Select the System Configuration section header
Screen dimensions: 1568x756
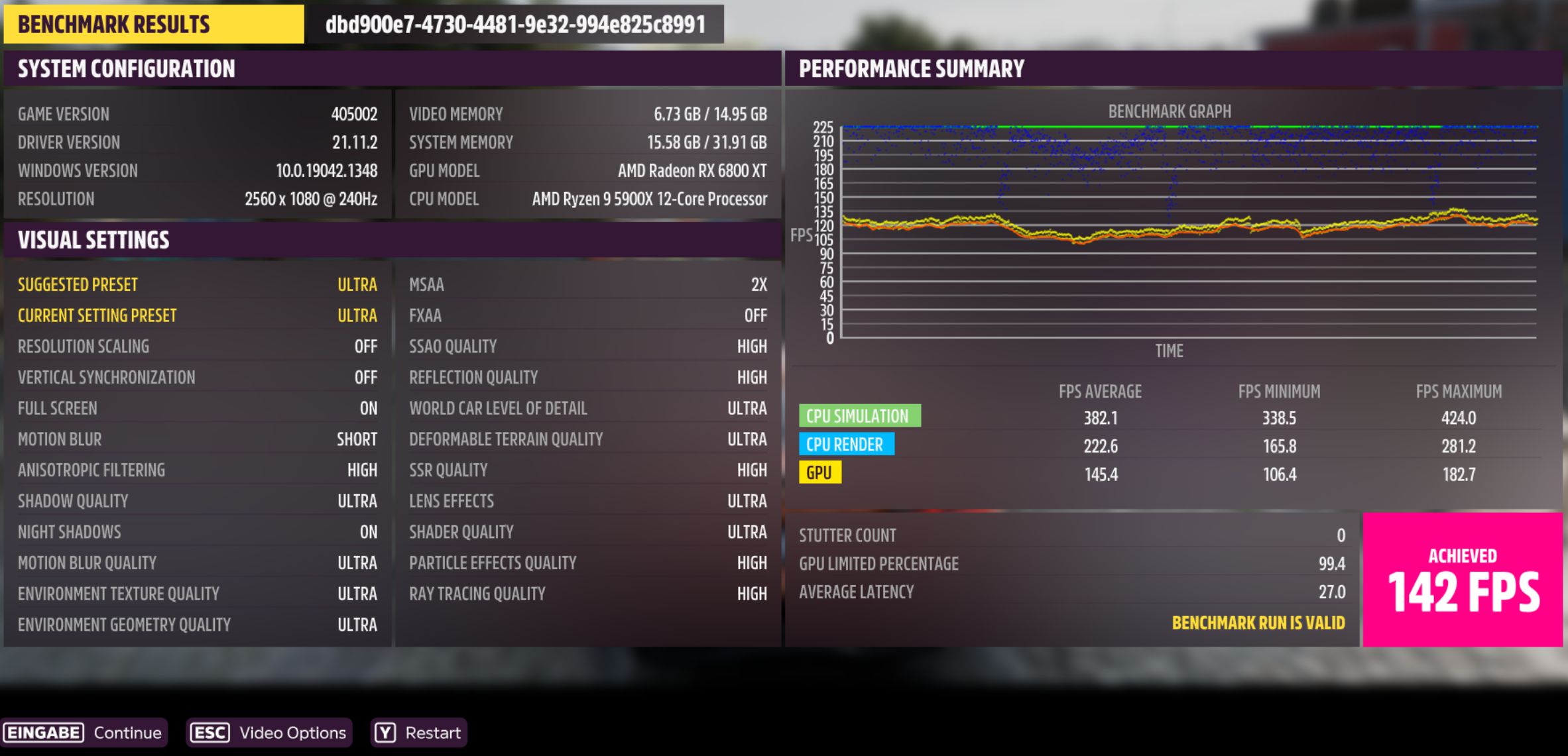pos(126,68)
